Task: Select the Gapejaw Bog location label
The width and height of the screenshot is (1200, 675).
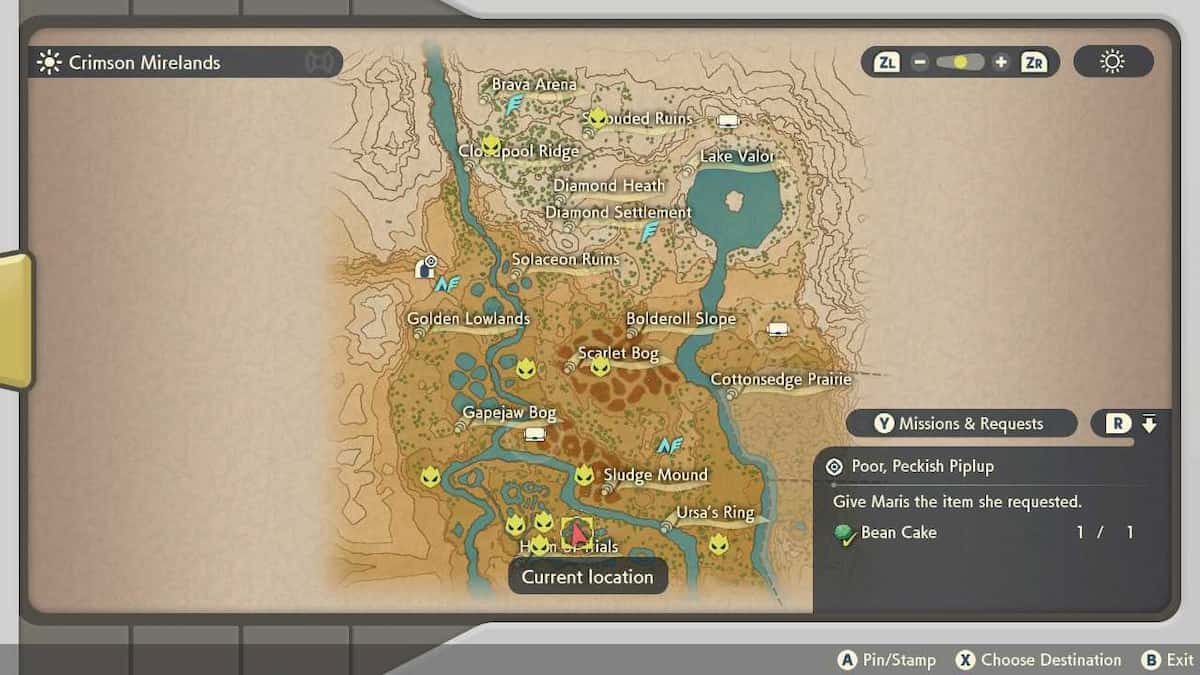Action: pyautogui.click(x=509, y=413)
